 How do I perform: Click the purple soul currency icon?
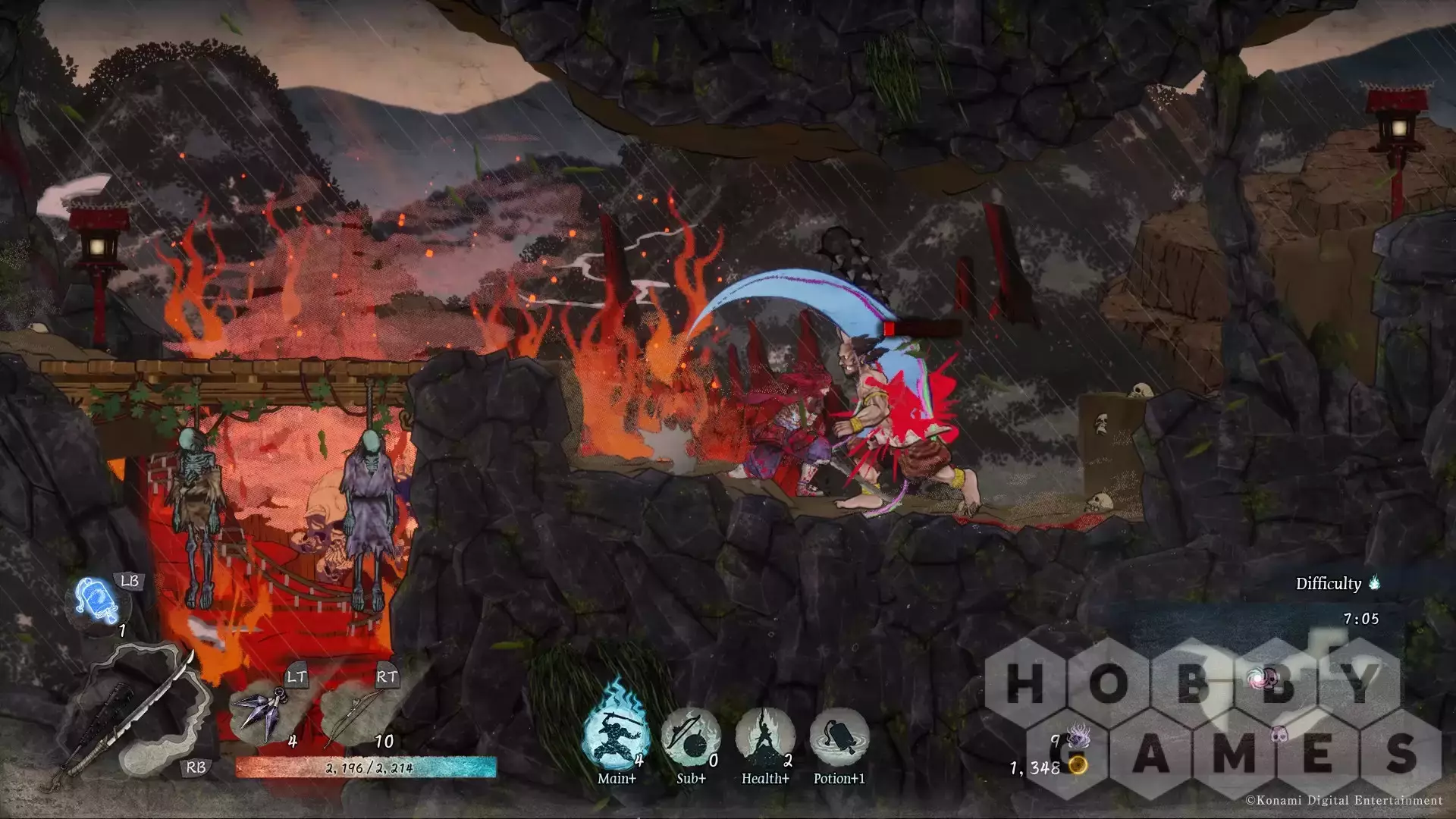[1077, 737]
